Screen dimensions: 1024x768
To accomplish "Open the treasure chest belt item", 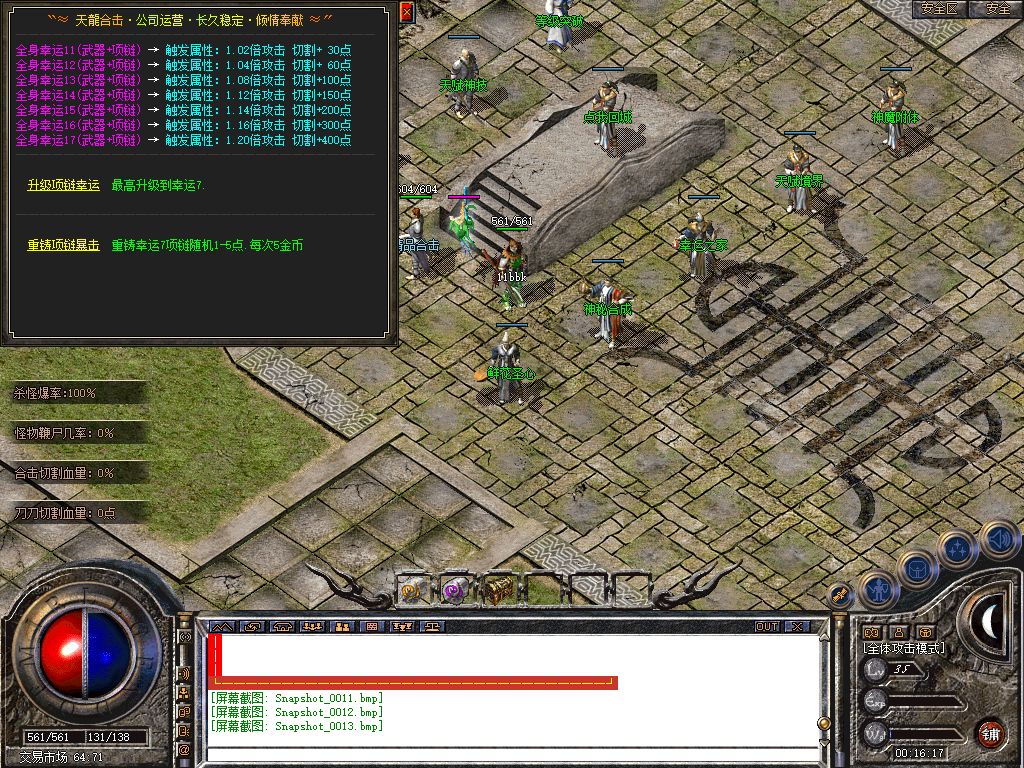I will [x=498, y=590].
